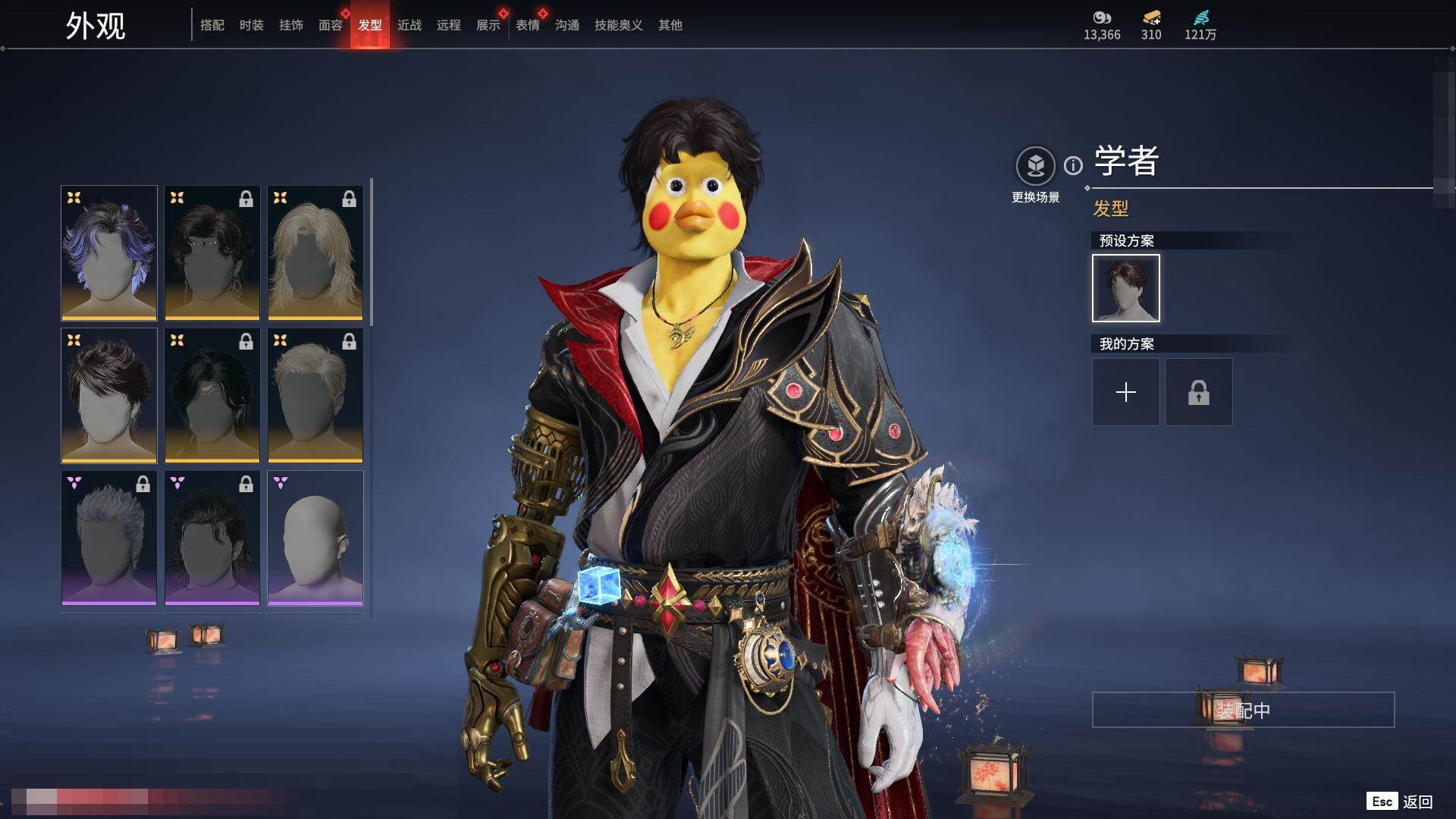This screenshot has width=1456, height=819.
Task: Switch to the 技能奥义 tab
Action: tap(619, 25)
